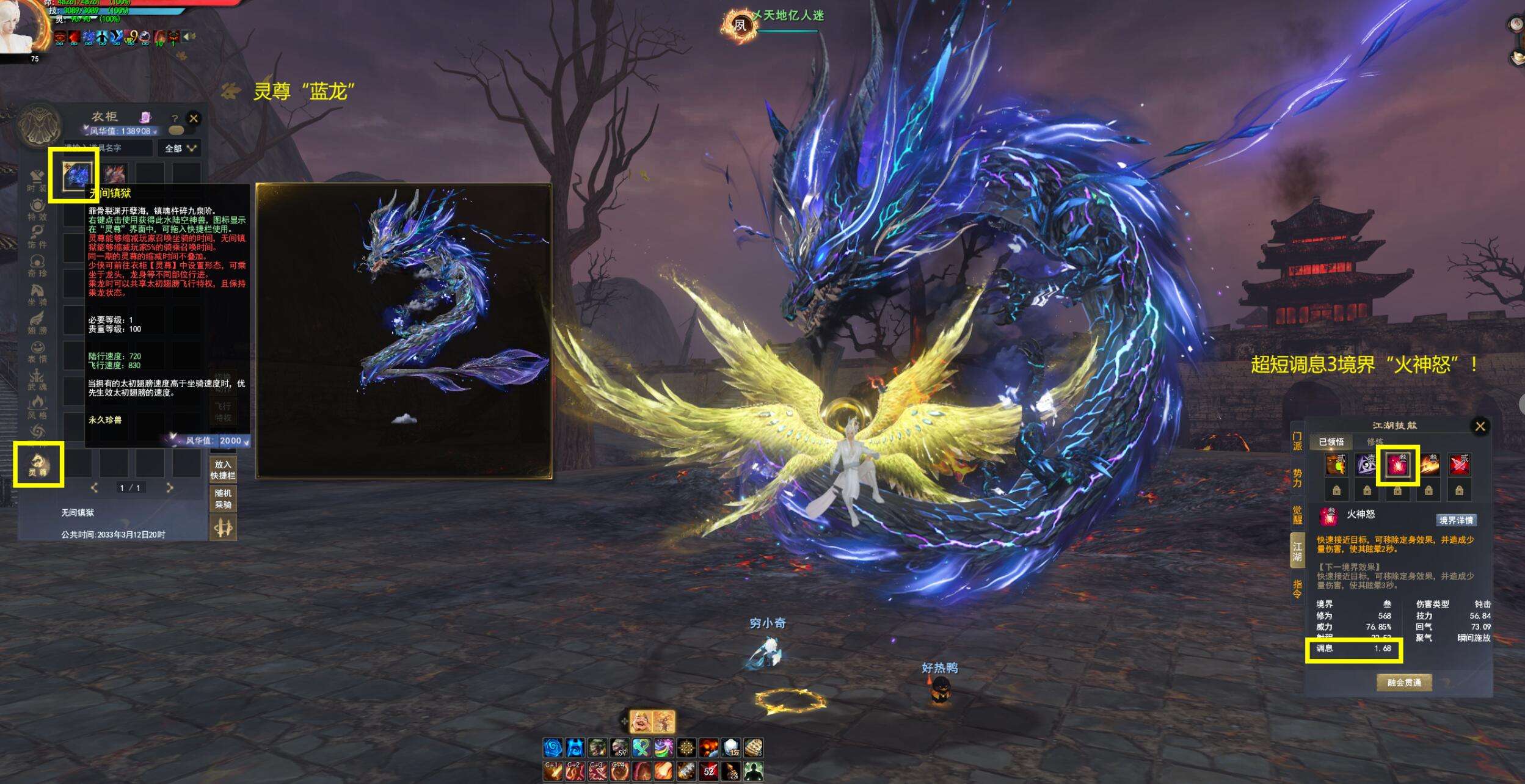Switch to the 门派 skill tab

coord(1297,441)
